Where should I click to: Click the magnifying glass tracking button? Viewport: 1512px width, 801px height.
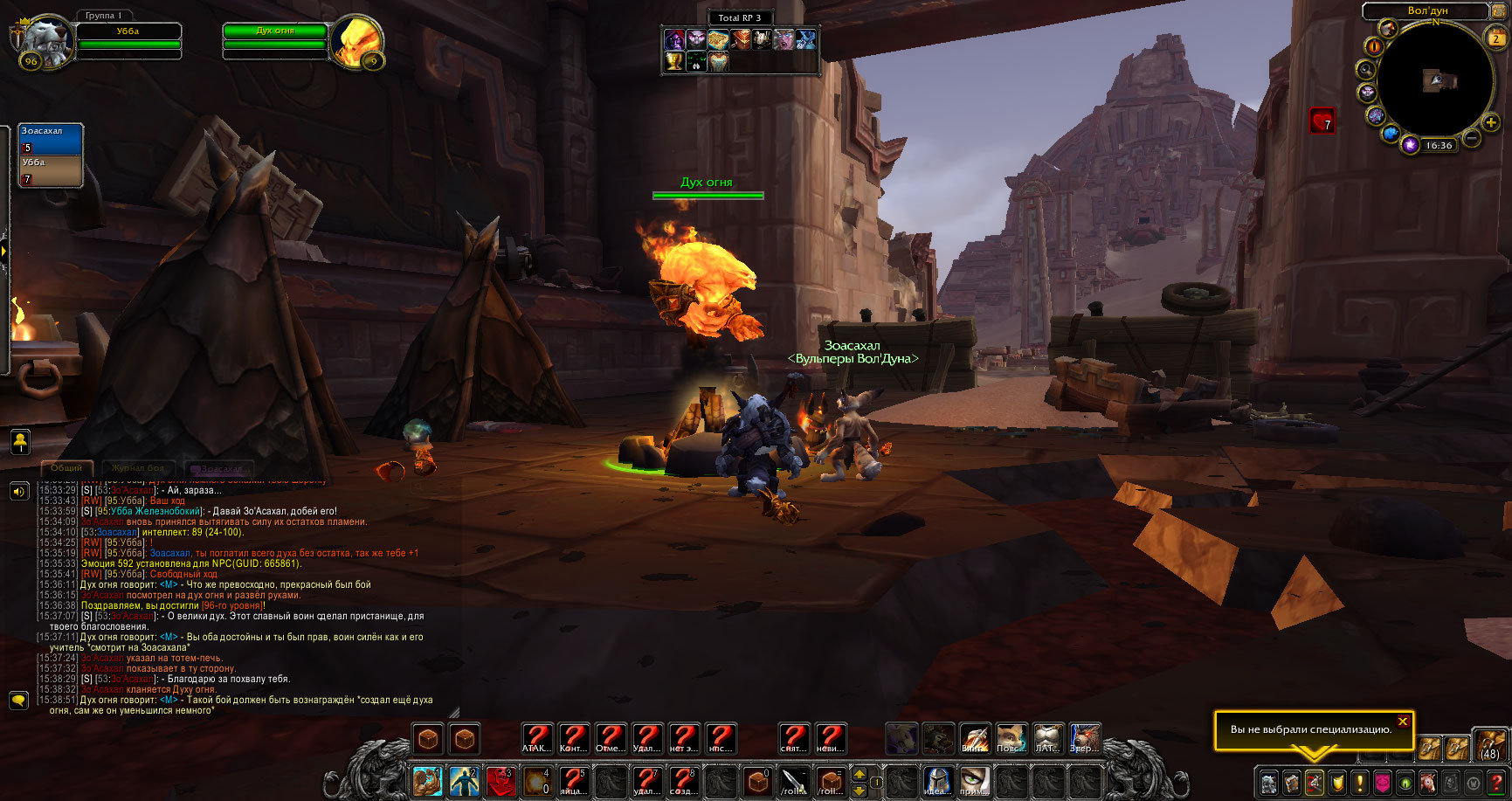pos(1365,70)
